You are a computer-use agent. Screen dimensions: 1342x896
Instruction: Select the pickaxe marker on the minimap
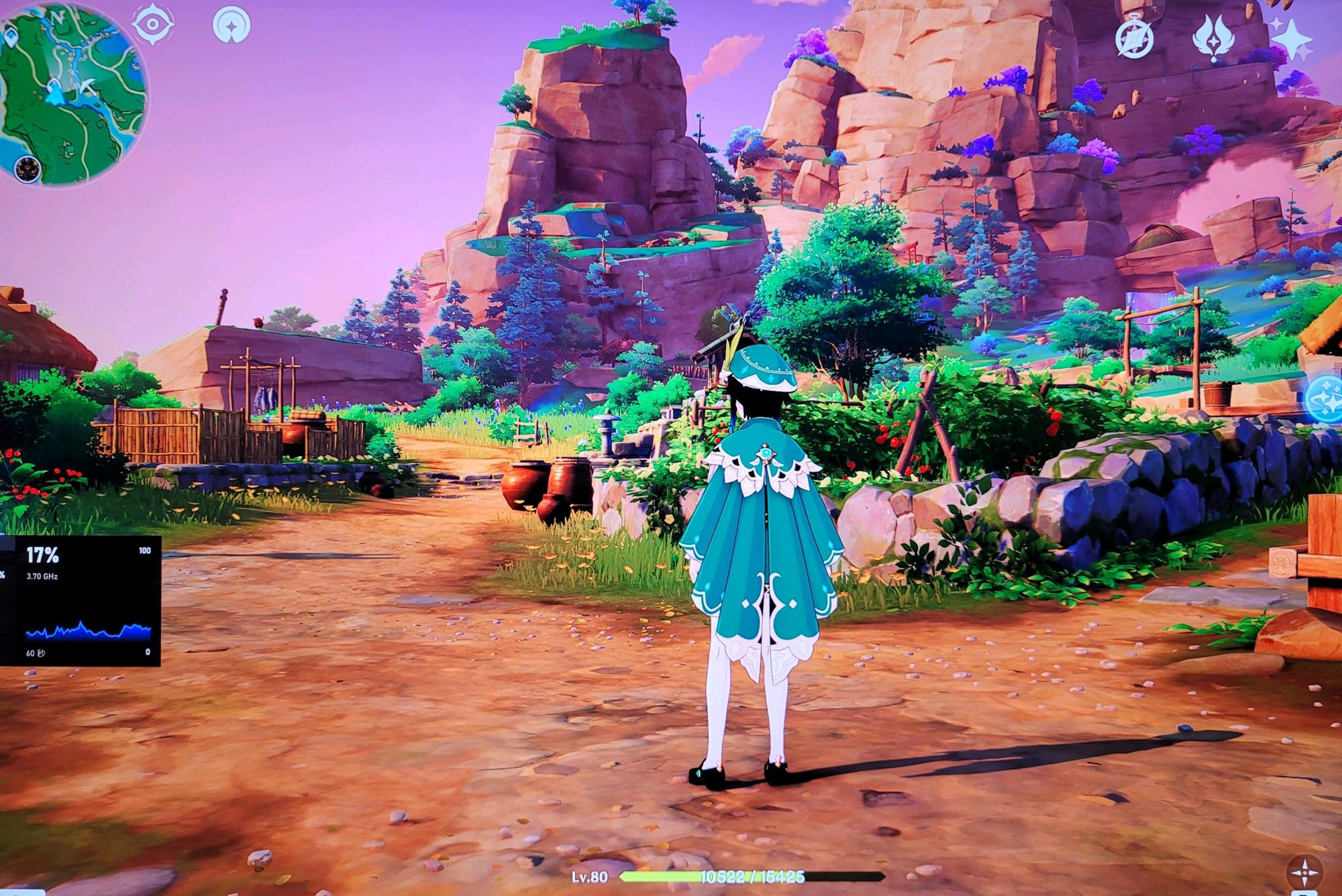tap(87, 86)
